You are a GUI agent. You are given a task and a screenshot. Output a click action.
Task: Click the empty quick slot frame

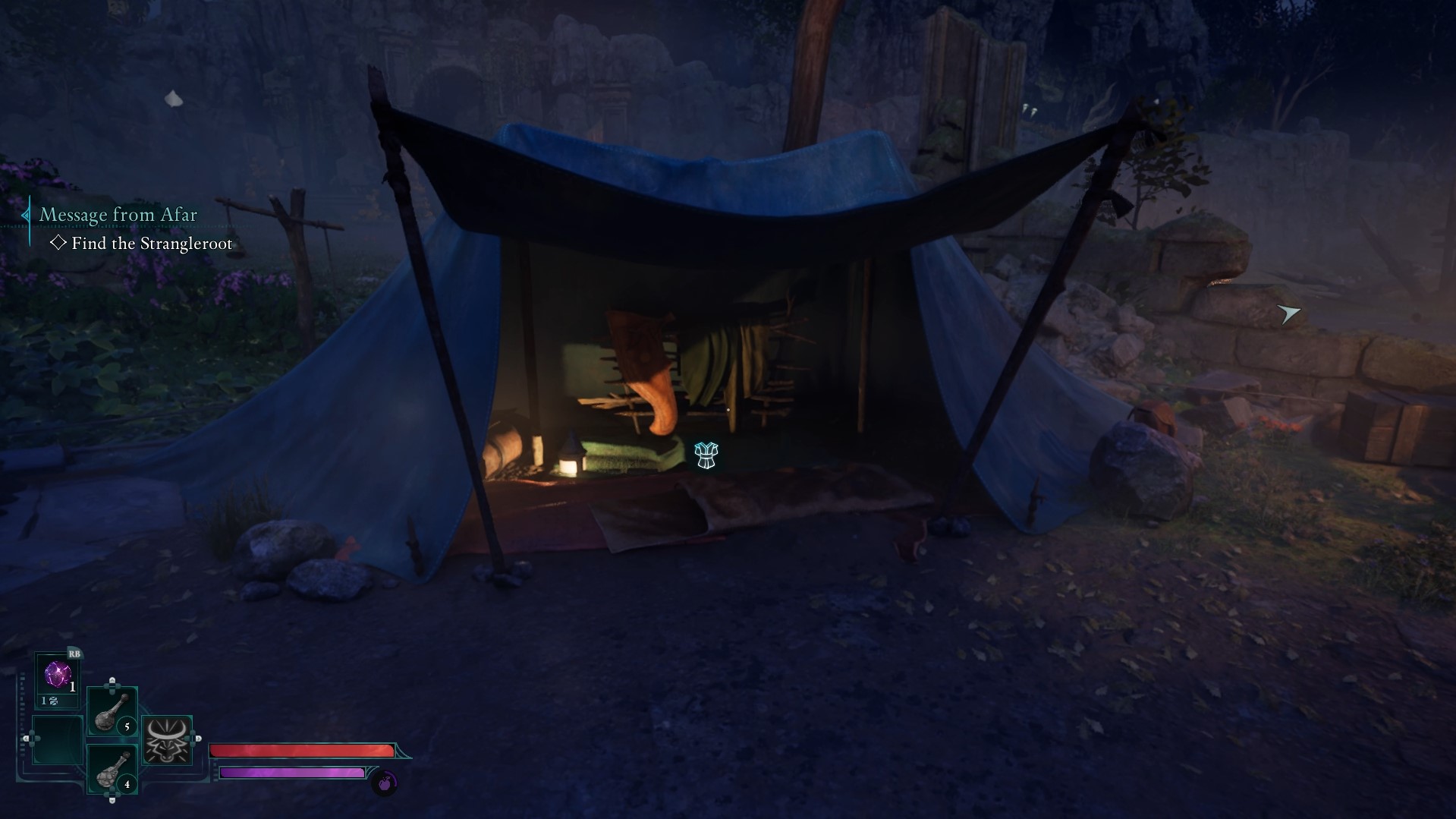[x=56, y=740]
